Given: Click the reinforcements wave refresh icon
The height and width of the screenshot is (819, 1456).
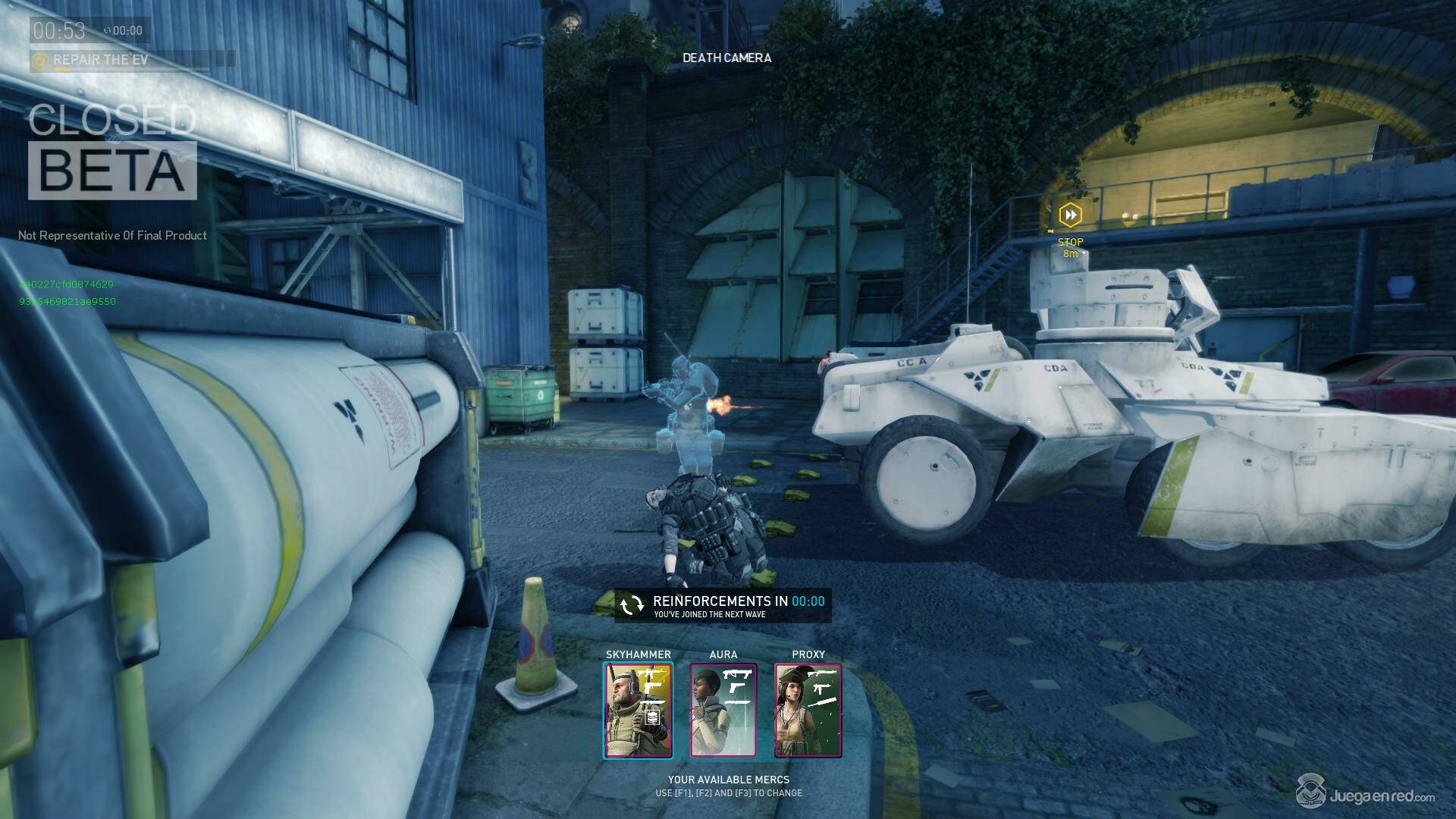Looking at the screenshot, I should [631, 604].
